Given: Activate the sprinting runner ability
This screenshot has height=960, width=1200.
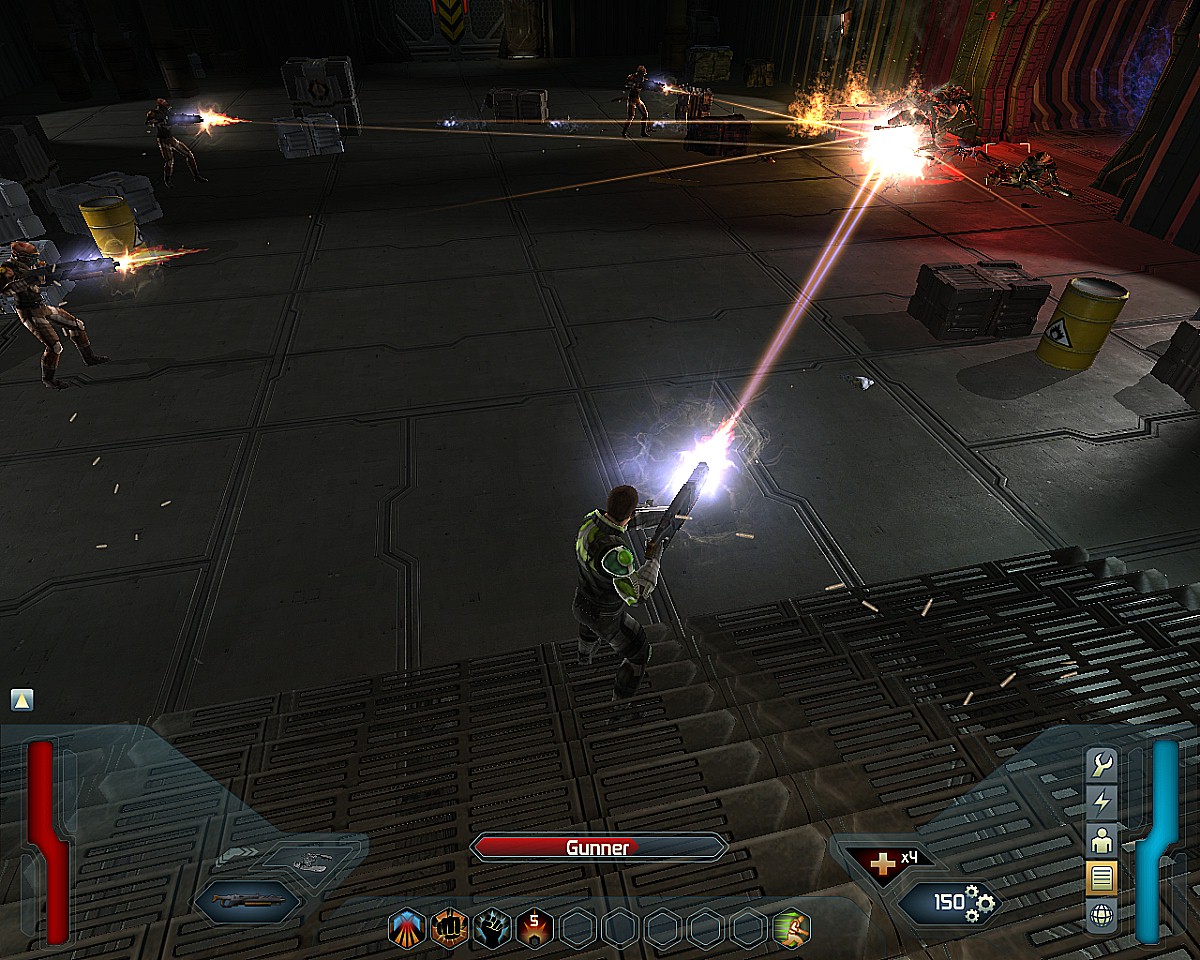Looking at the screenshot, I should [791, 929].
